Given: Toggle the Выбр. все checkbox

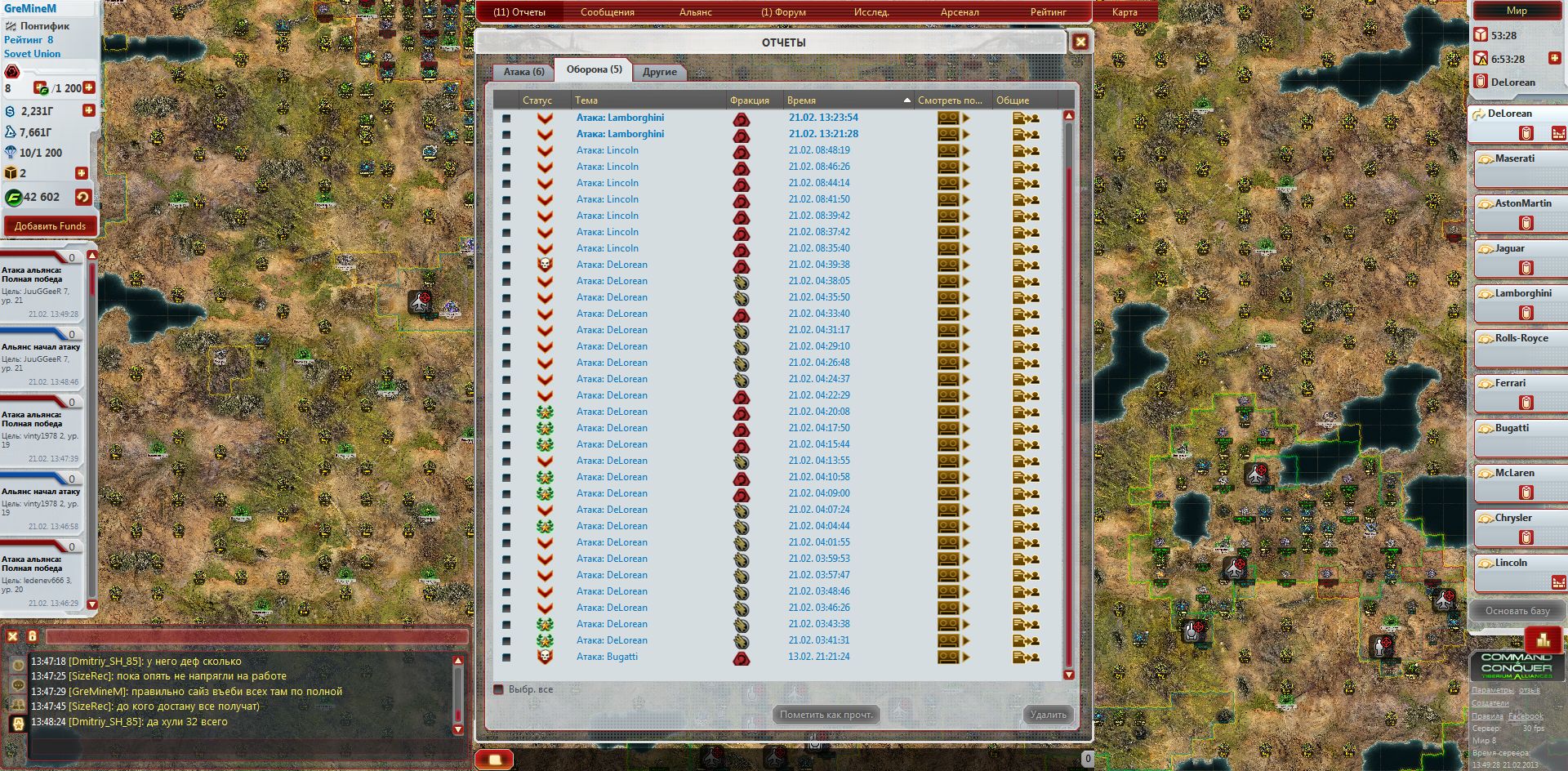Looking at the screenshot, I should point(499,689).
